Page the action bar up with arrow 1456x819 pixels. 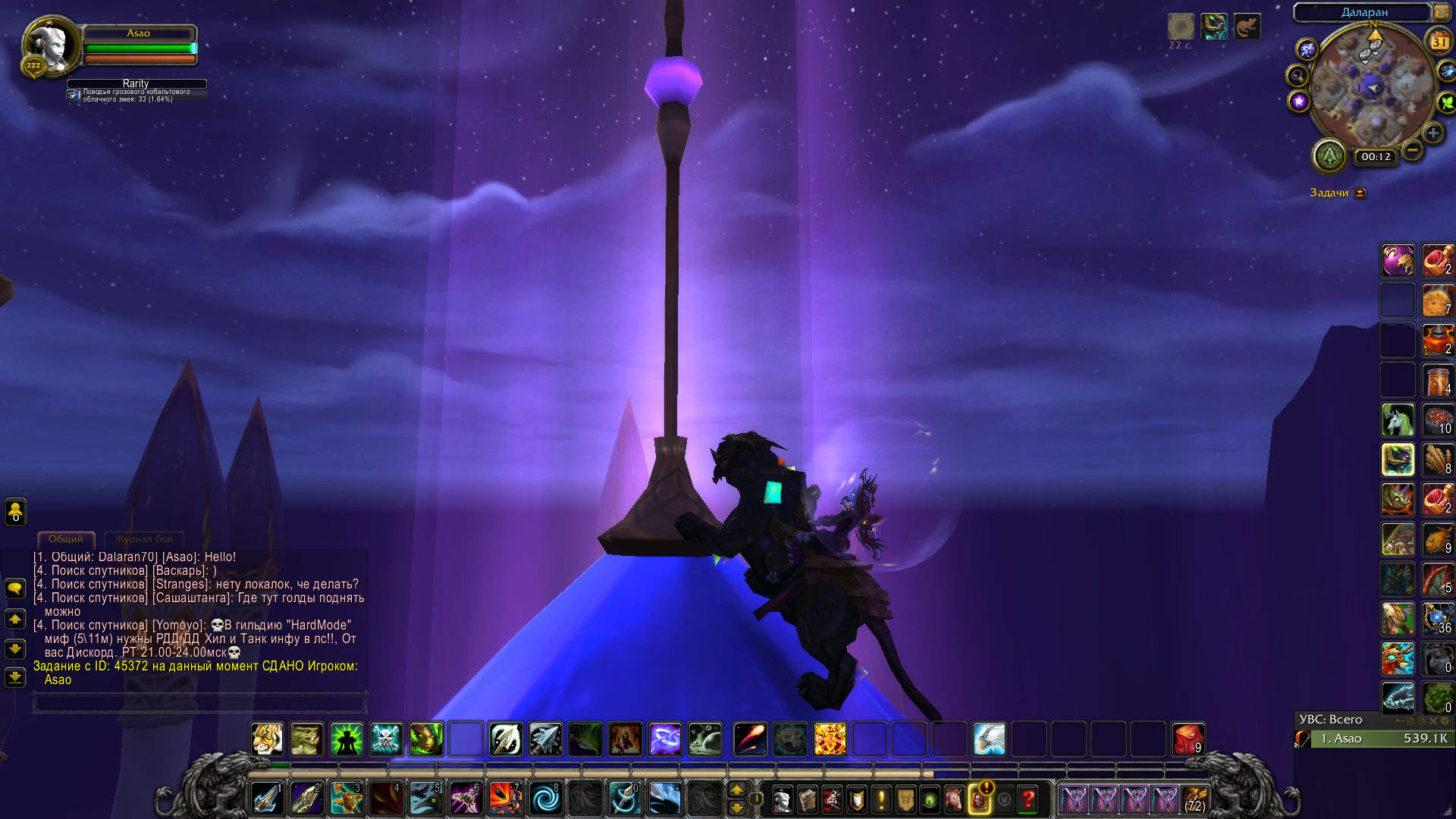point(736,790)
